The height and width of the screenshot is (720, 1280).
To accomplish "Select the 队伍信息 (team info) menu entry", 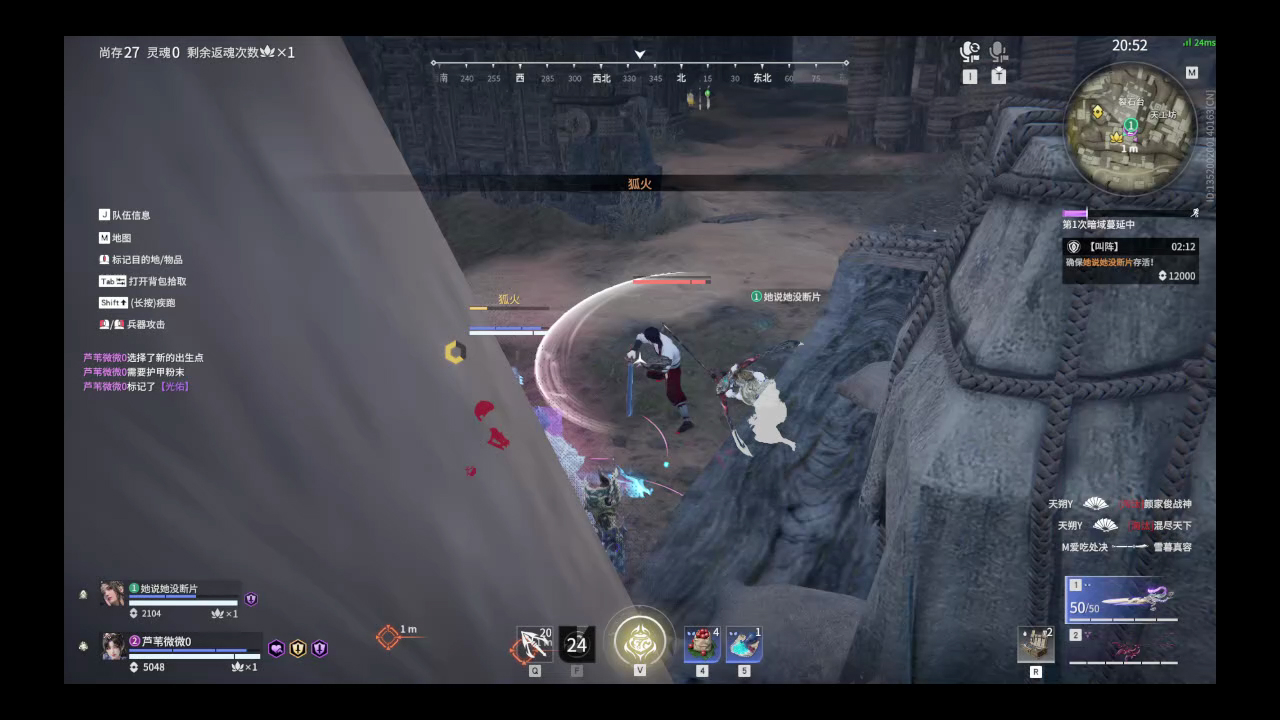I will pos(127,214).
